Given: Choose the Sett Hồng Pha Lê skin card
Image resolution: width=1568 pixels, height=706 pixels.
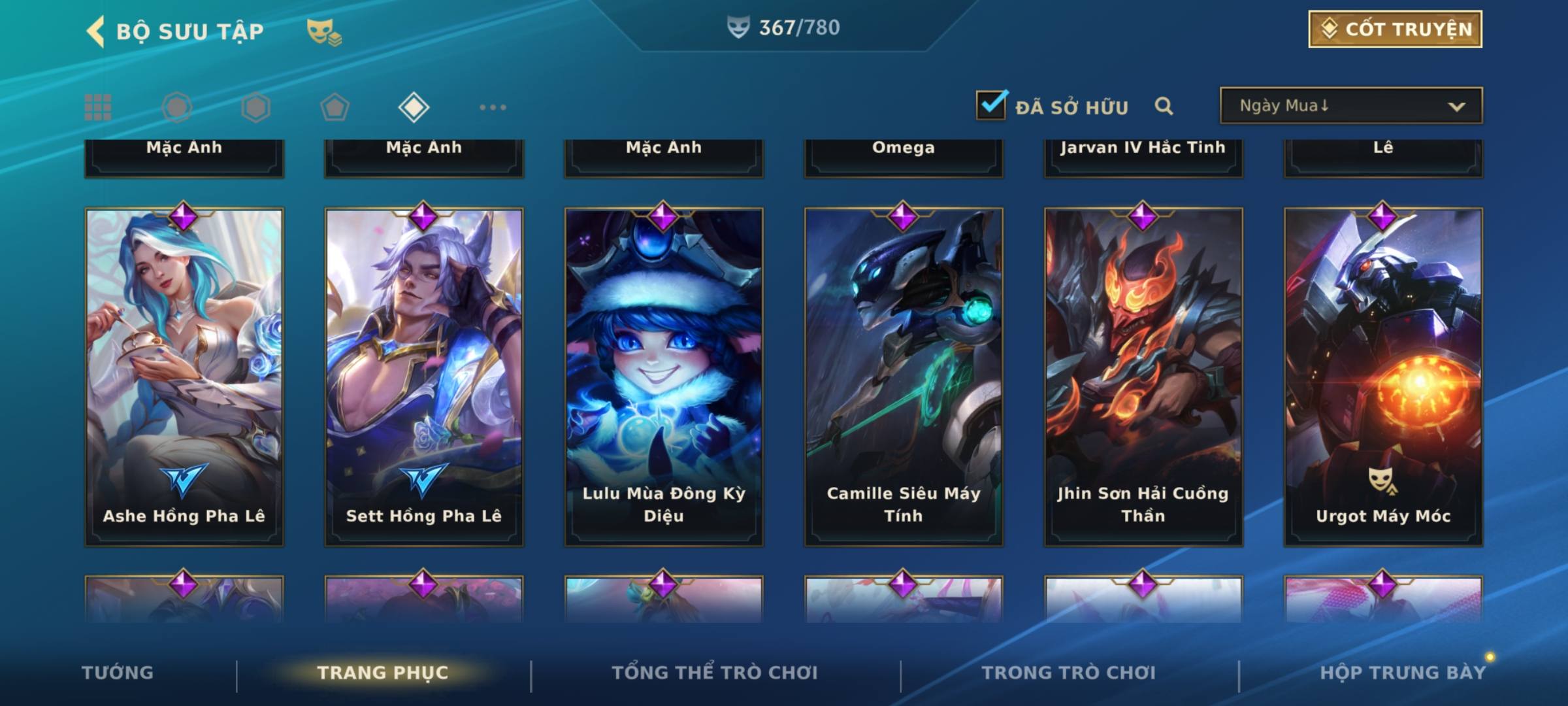Looking at the screenshot, I should point(424,376).
